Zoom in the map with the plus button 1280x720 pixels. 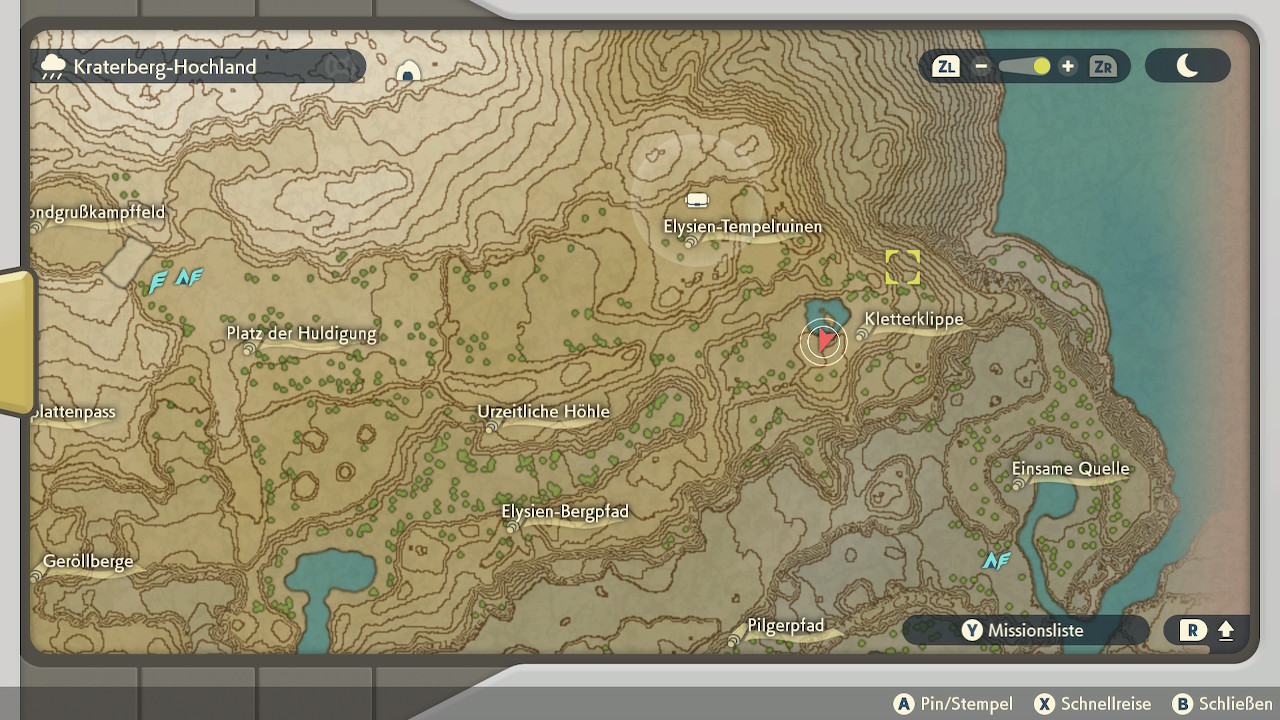(x=1068, y=67)
